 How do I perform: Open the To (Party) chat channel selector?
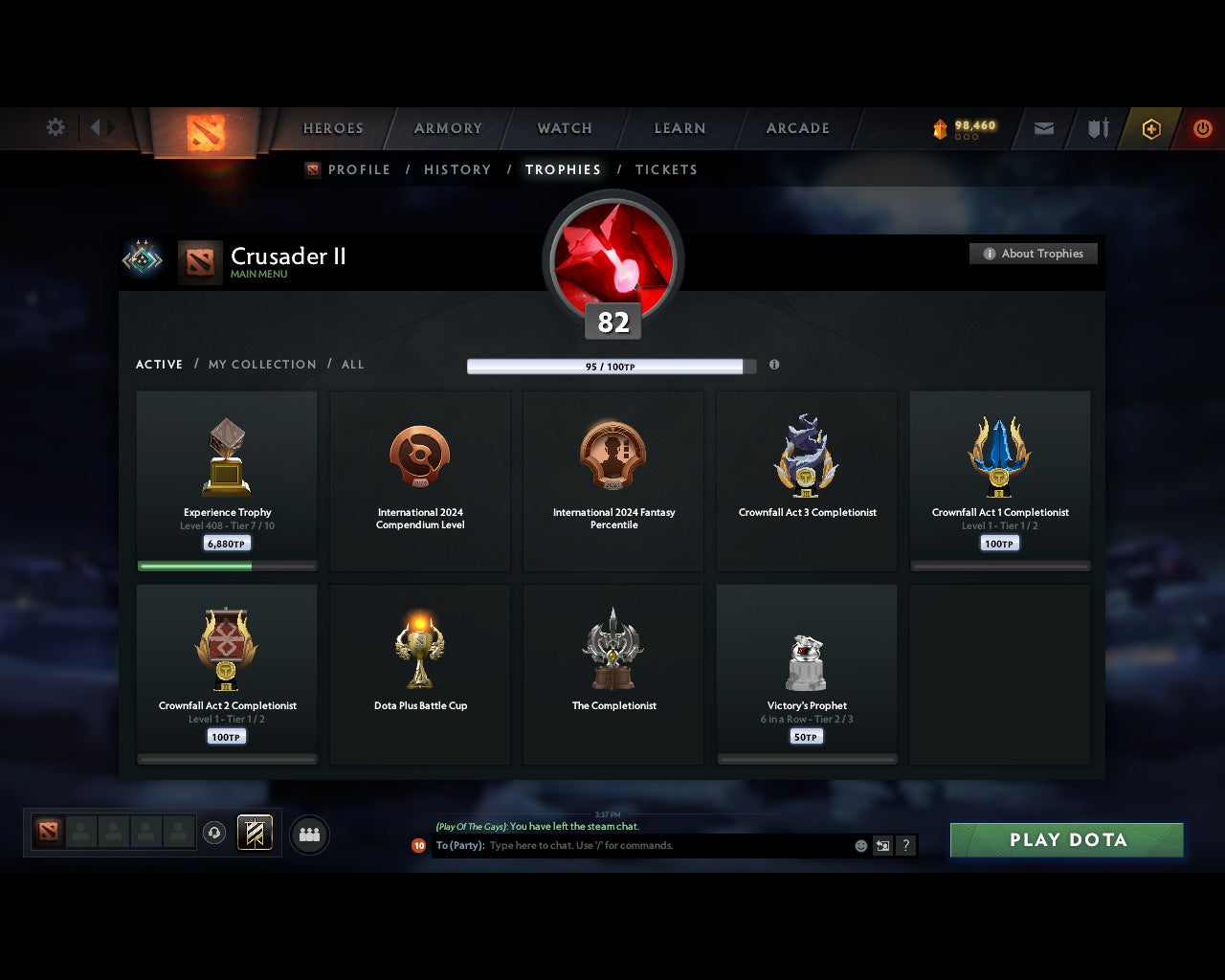(461, 845)
